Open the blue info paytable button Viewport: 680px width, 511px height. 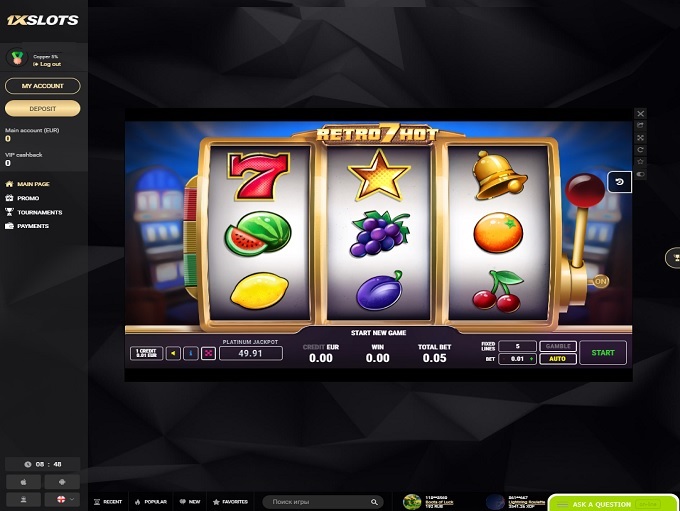pos(191,353)
